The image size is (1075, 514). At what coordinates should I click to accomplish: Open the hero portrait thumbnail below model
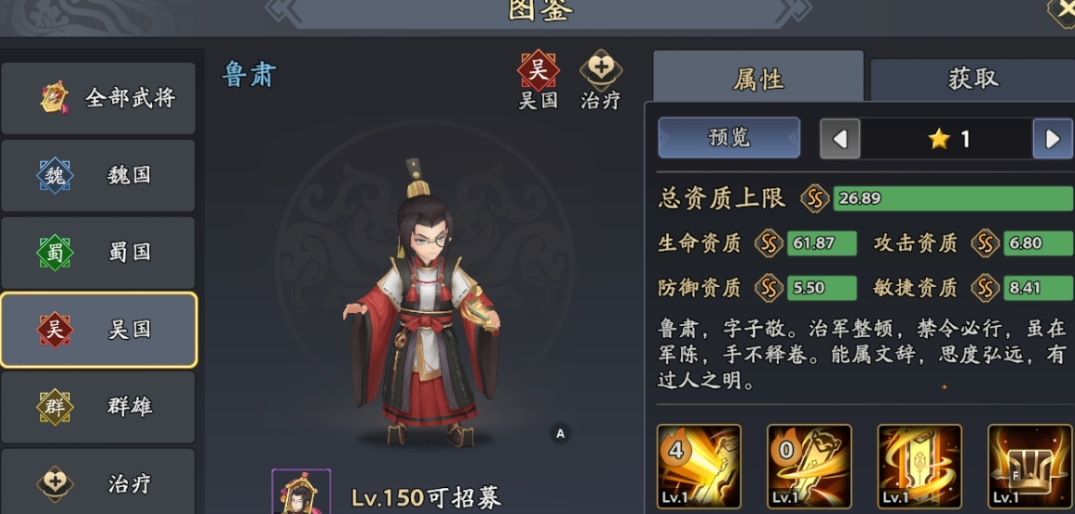(x=301, y=492)
